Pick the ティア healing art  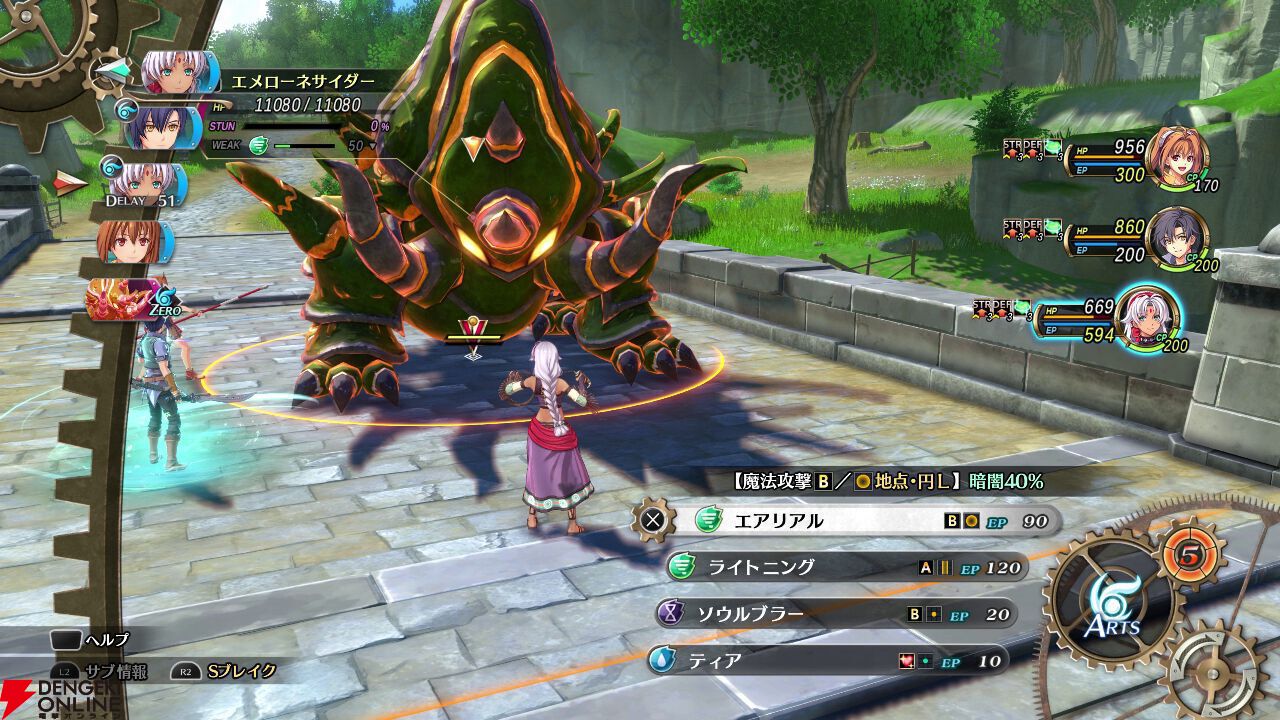pos(828,661)
